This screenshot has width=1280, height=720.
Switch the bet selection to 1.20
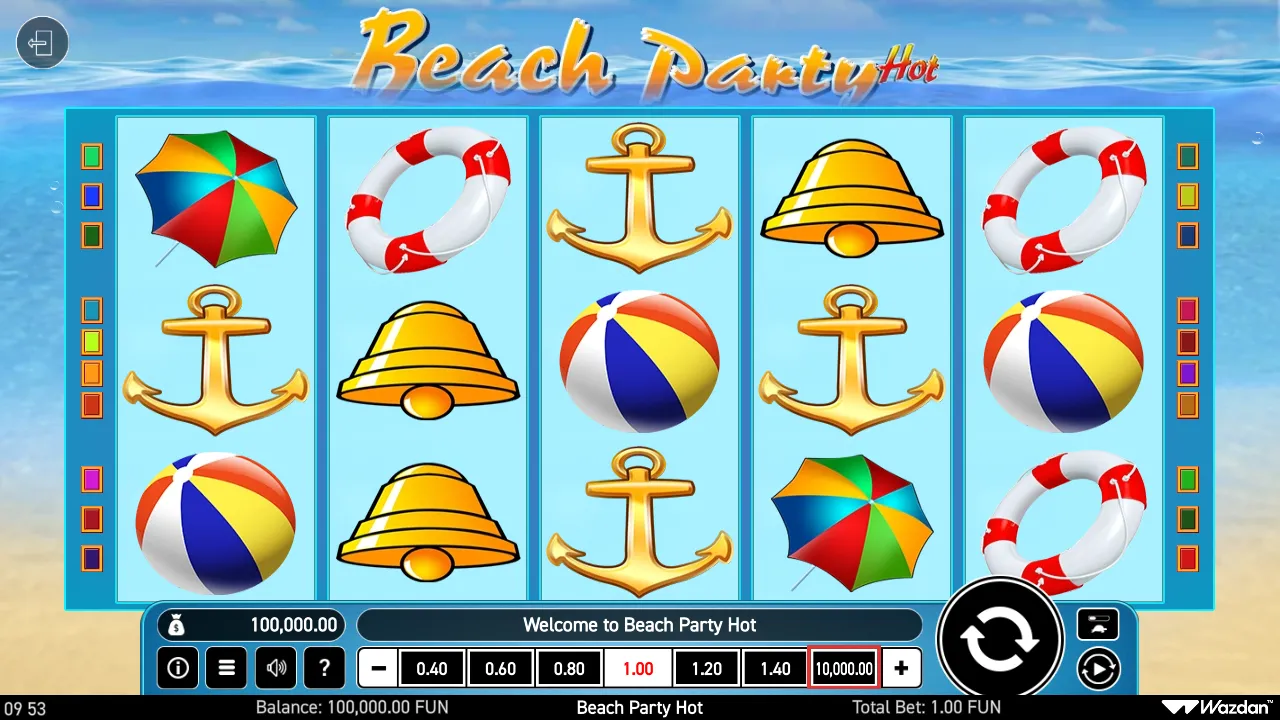click(706, 668)
